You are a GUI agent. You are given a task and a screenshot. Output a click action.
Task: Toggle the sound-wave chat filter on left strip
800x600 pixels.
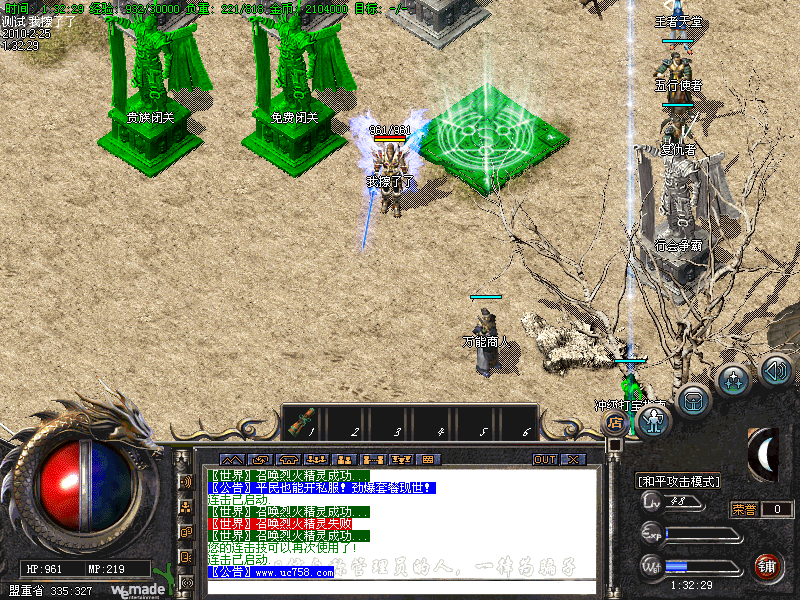pos(184,481)
